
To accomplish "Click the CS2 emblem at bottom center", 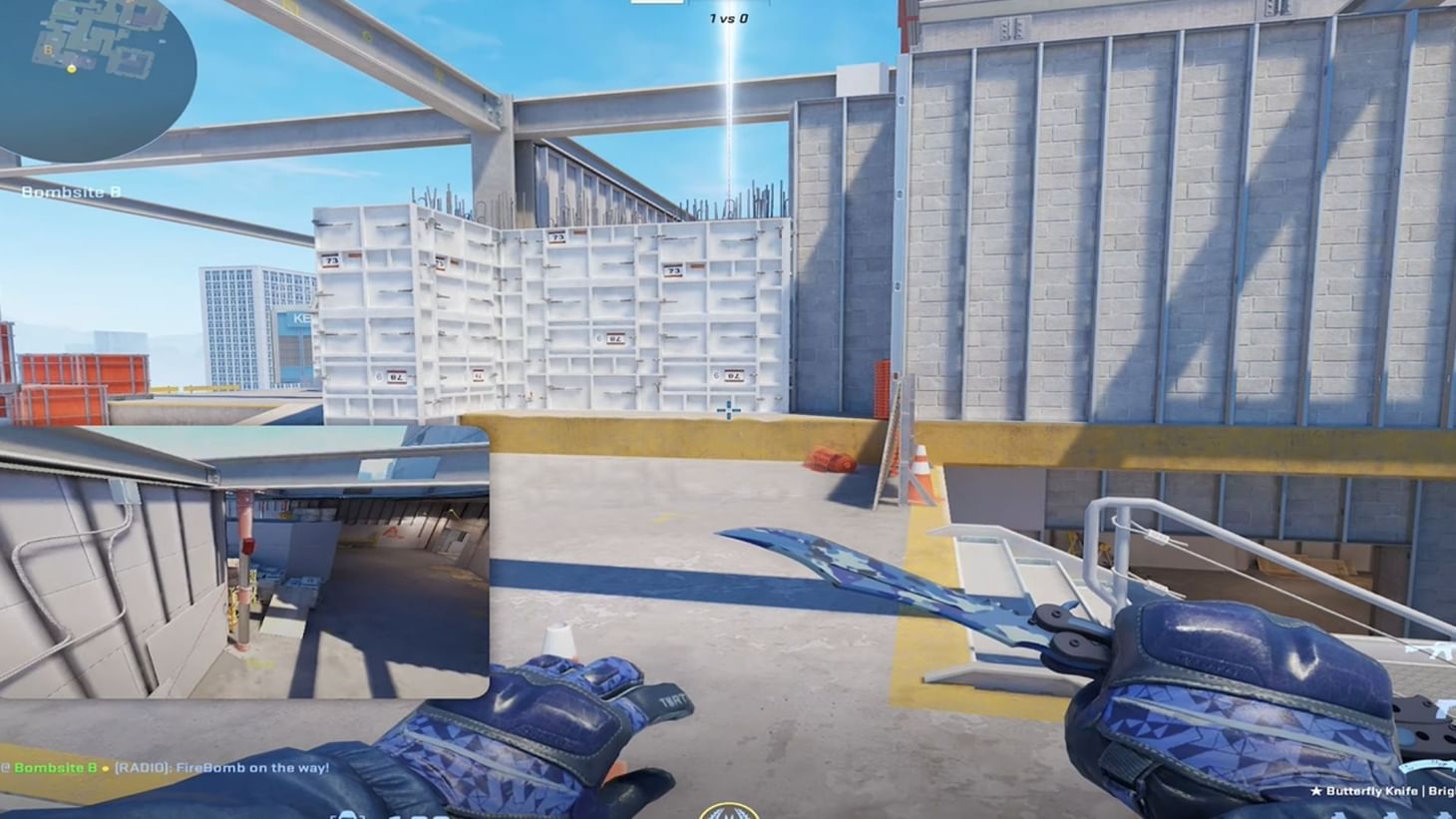I will pyautogui.click(x=728, y=813).
